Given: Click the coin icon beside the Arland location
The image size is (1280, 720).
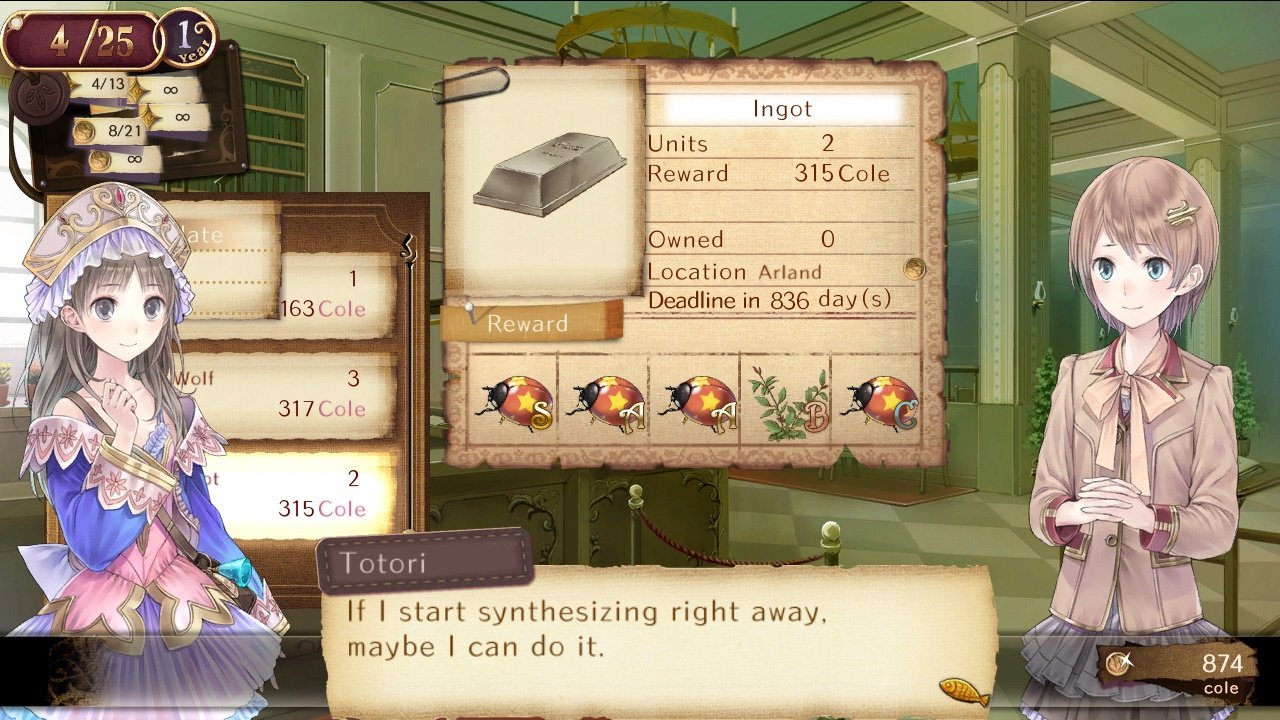Looking at the screenshot, I should click(913, 268).
